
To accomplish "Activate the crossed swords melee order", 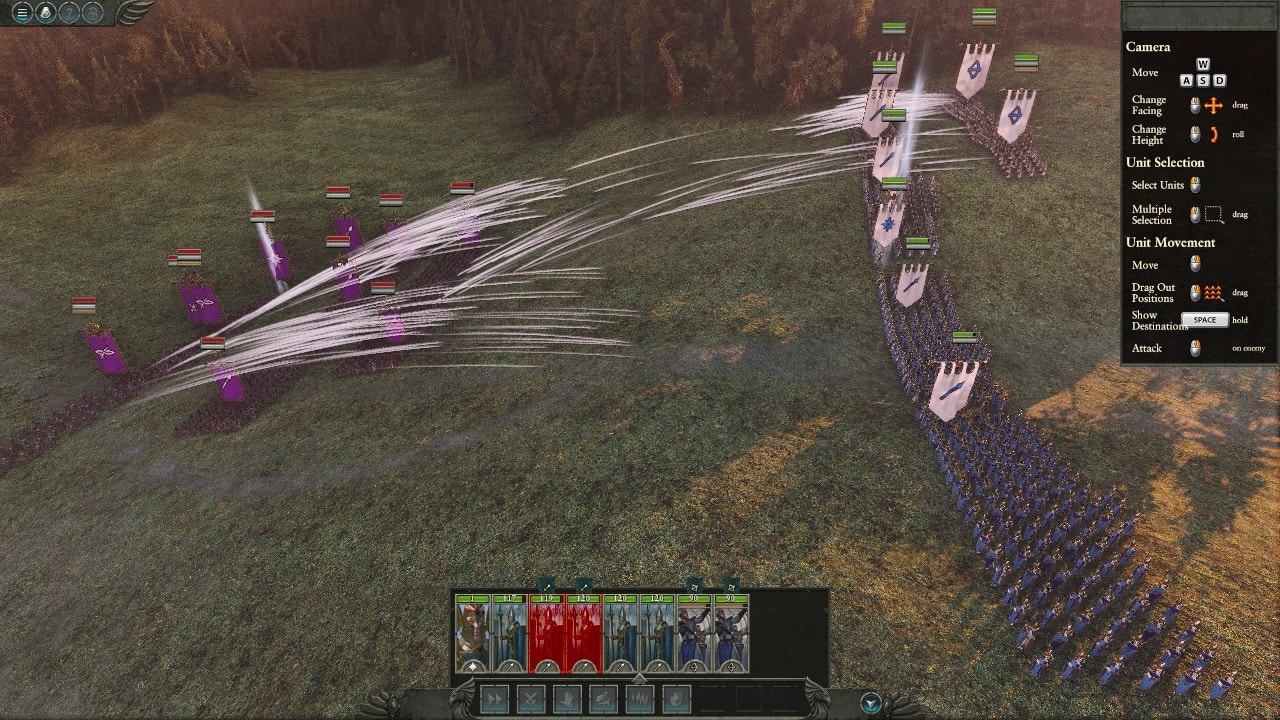I will pos(531,698).
